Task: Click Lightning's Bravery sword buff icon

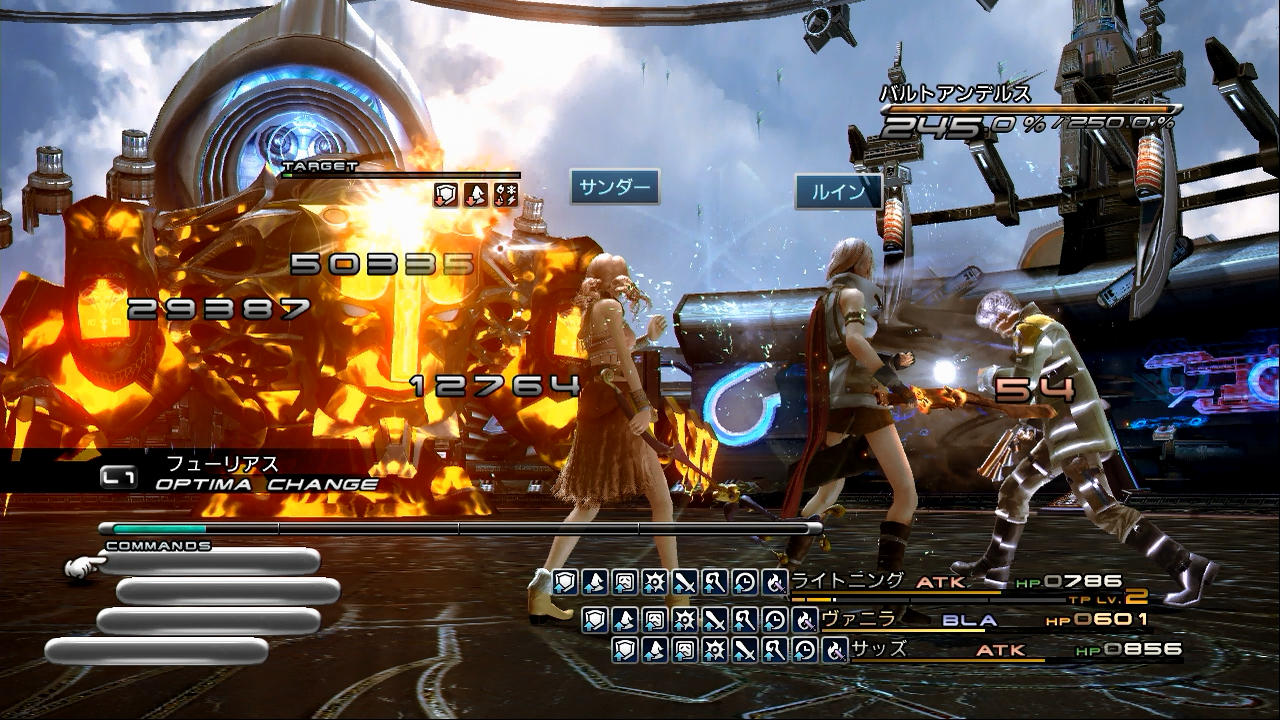Action: 685,581
